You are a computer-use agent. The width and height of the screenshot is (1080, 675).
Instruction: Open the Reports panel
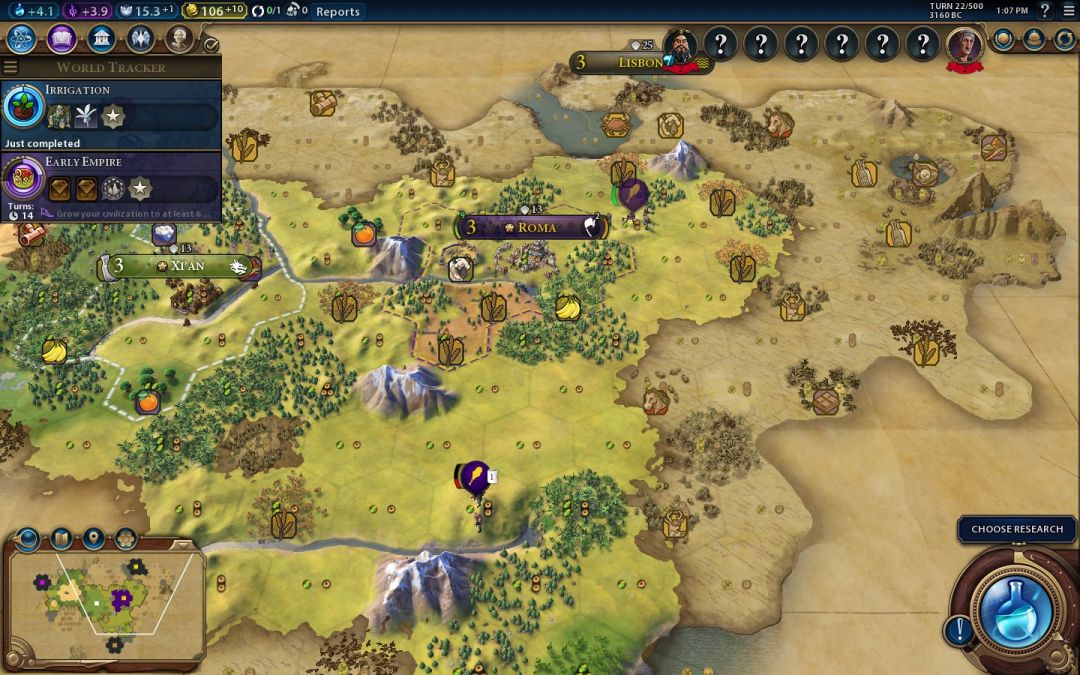tap(337, 12)
